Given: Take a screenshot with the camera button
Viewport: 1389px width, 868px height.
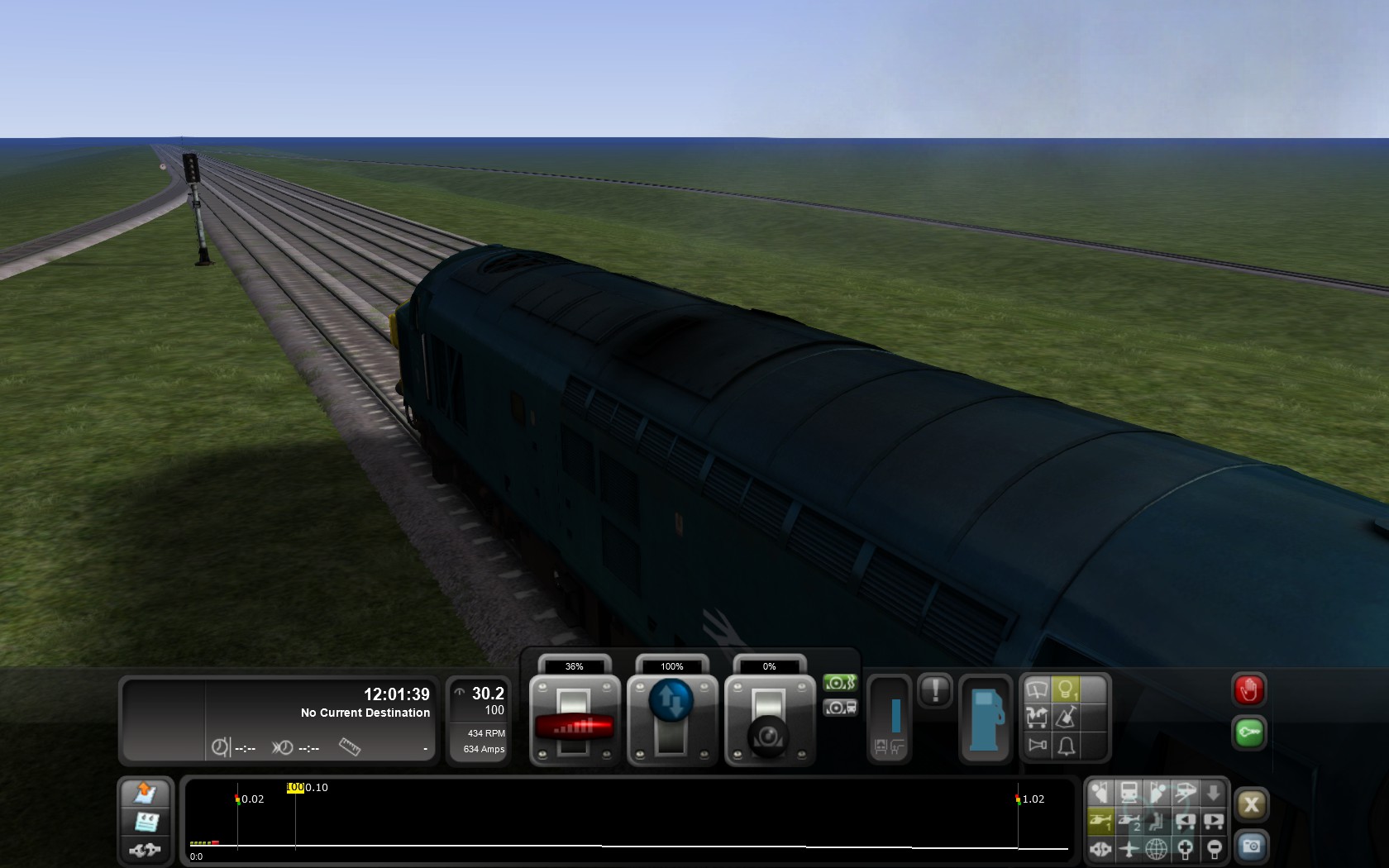Looking at the screenshot, I should click(1251, 847).
